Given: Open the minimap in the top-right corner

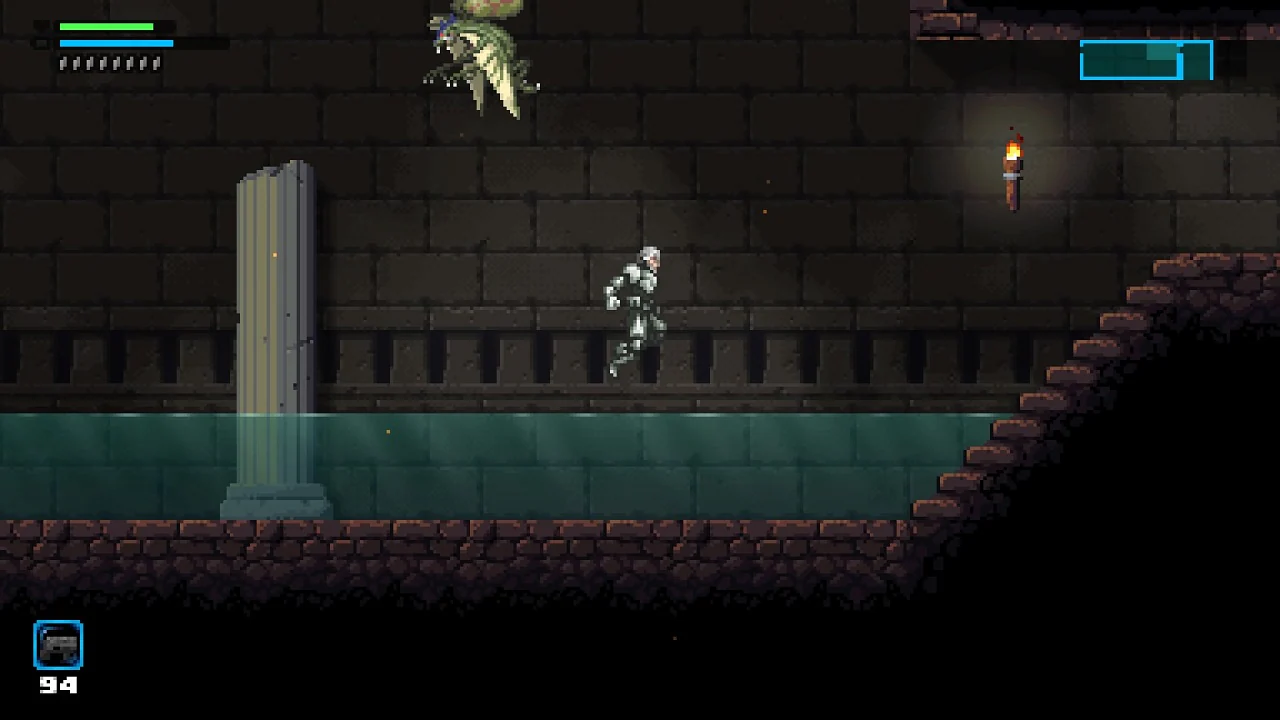Looking at the screenshot, I should [1146, 60].
